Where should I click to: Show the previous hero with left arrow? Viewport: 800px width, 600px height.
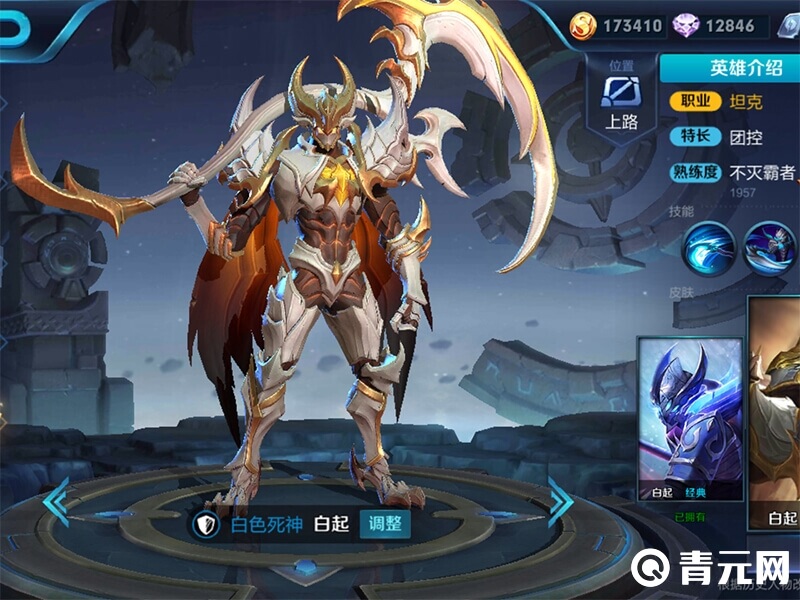pyautogui.click(x=57, y=501)
